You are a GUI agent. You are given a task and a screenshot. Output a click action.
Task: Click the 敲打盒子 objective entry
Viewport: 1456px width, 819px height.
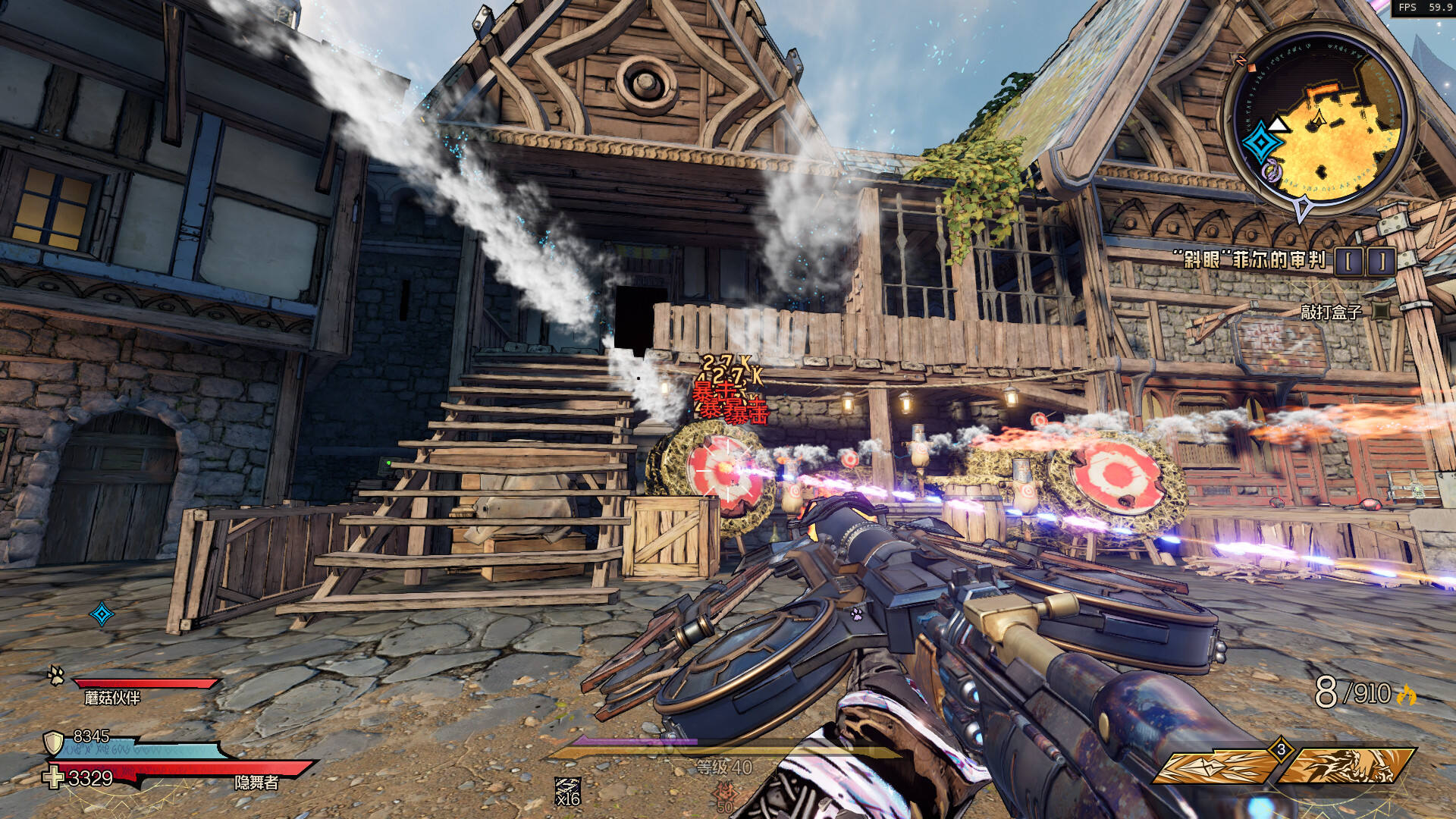1331,312
